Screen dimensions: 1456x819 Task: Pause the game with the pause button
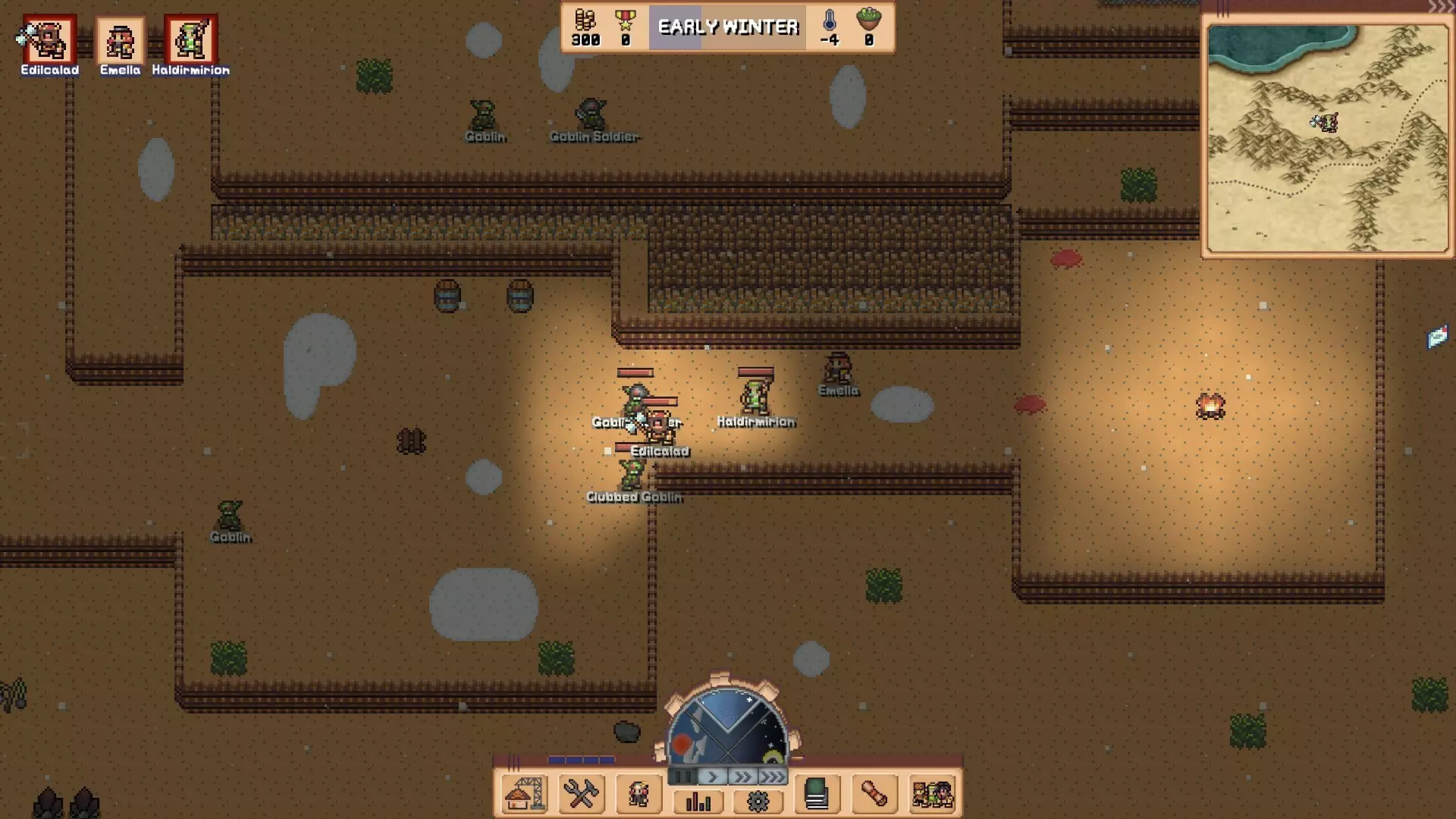click(682, 776)
